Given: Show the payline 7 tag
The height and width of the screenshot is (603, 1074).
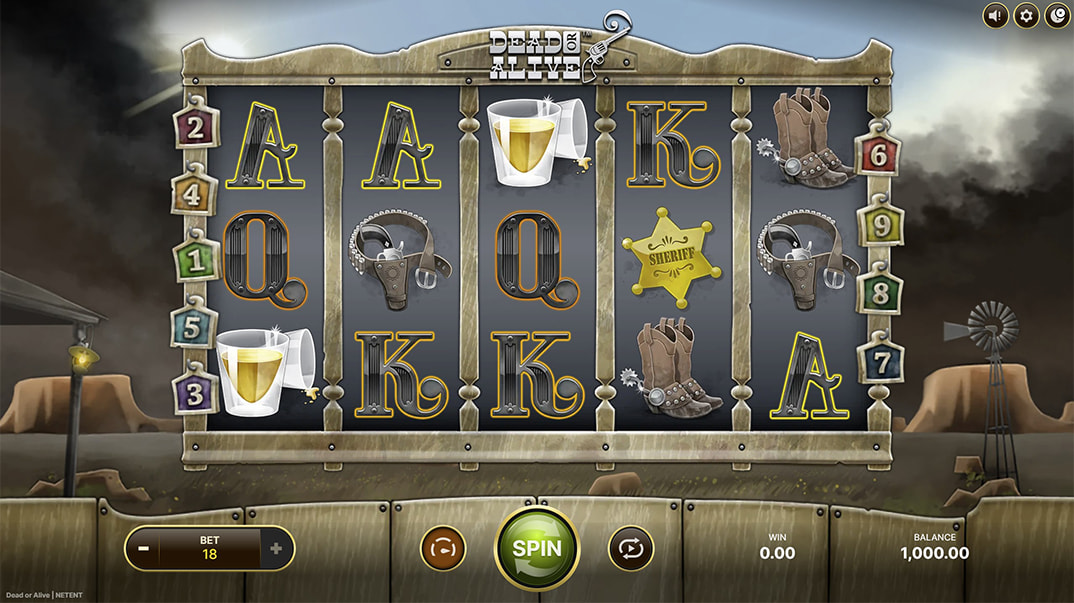Looking at the screenshot, I should coord(881,360).
